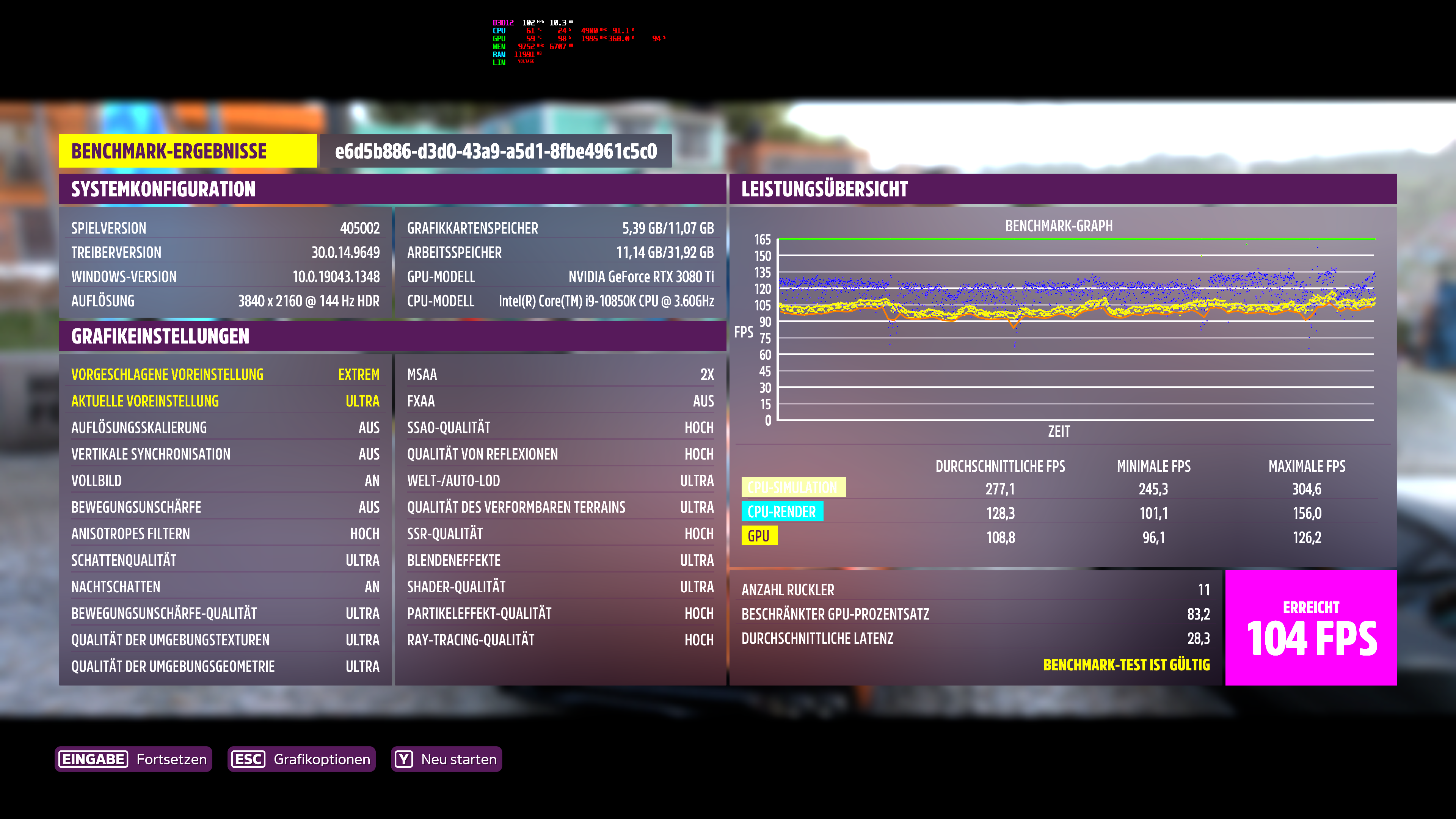Click the EINGABE key icon

tap(94, 759)
